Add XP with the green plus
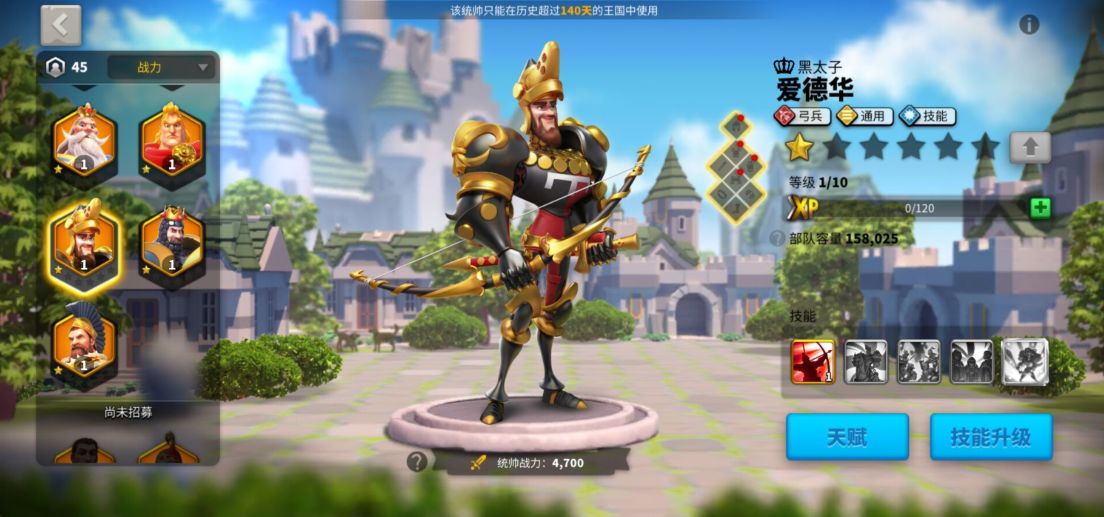1104x517 pixels. point(1040,208)
